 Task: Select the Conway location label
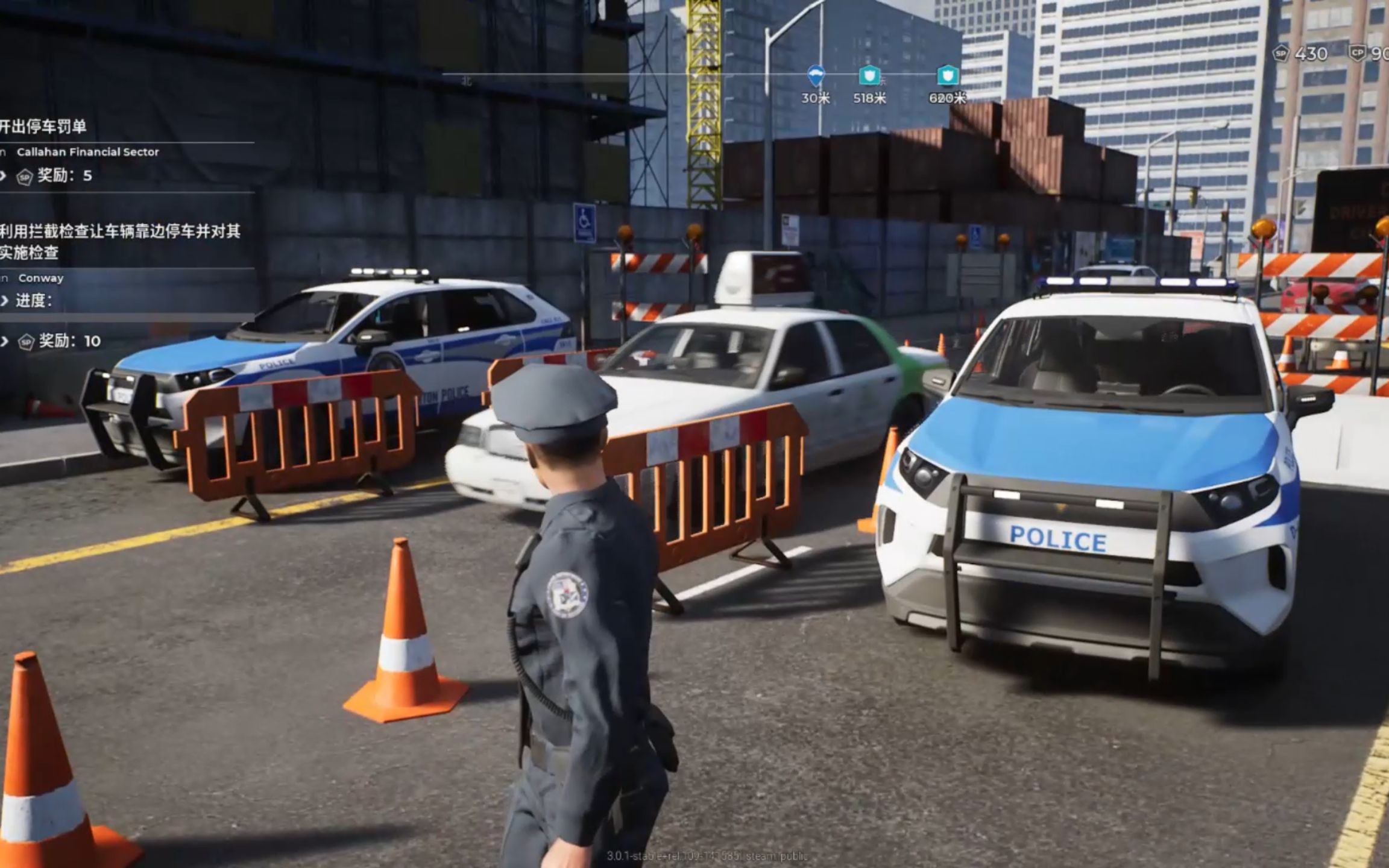(x=41, y=278)
